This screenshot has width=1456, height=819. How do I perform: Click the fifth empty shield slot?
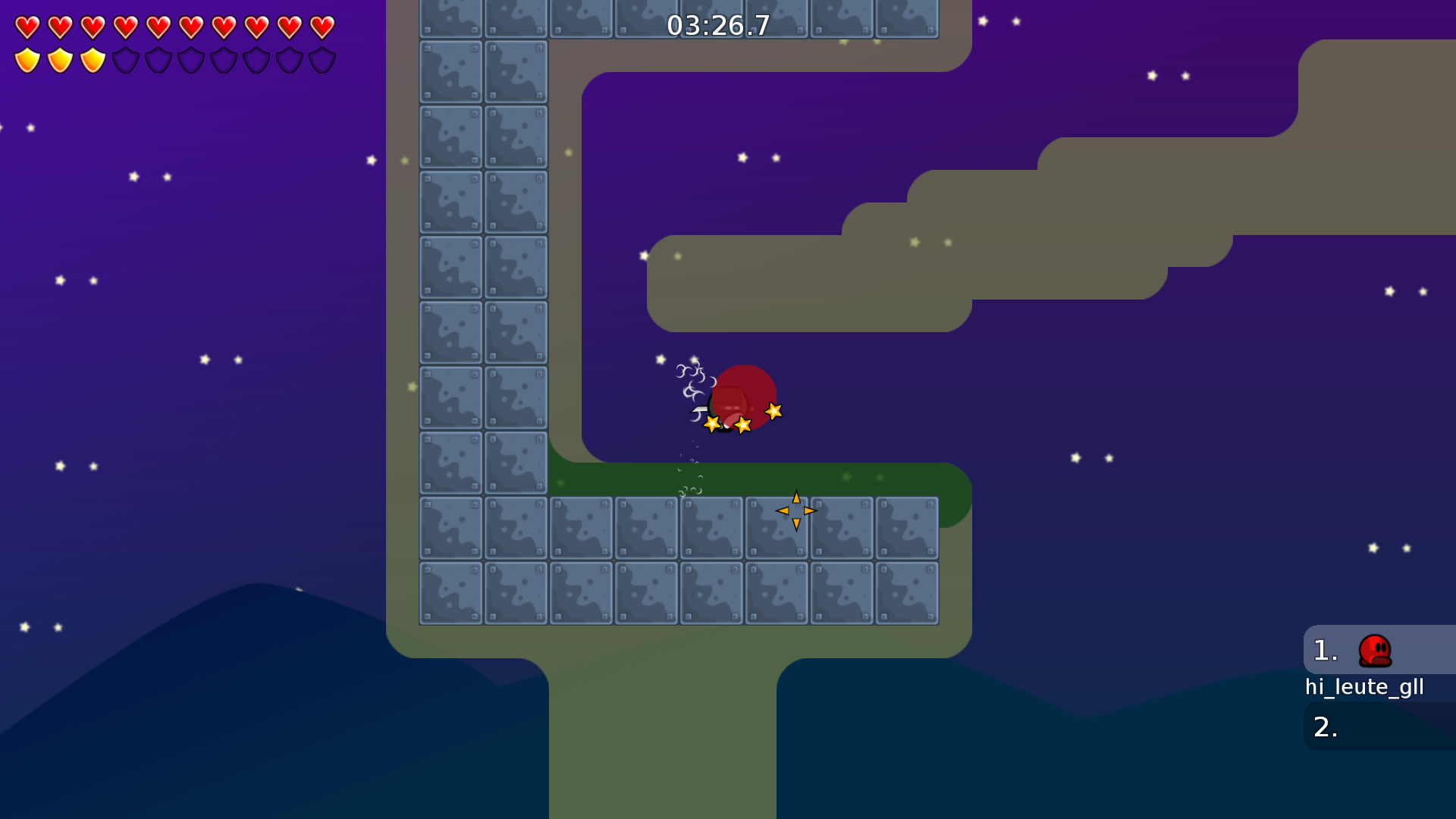point(256,58)
